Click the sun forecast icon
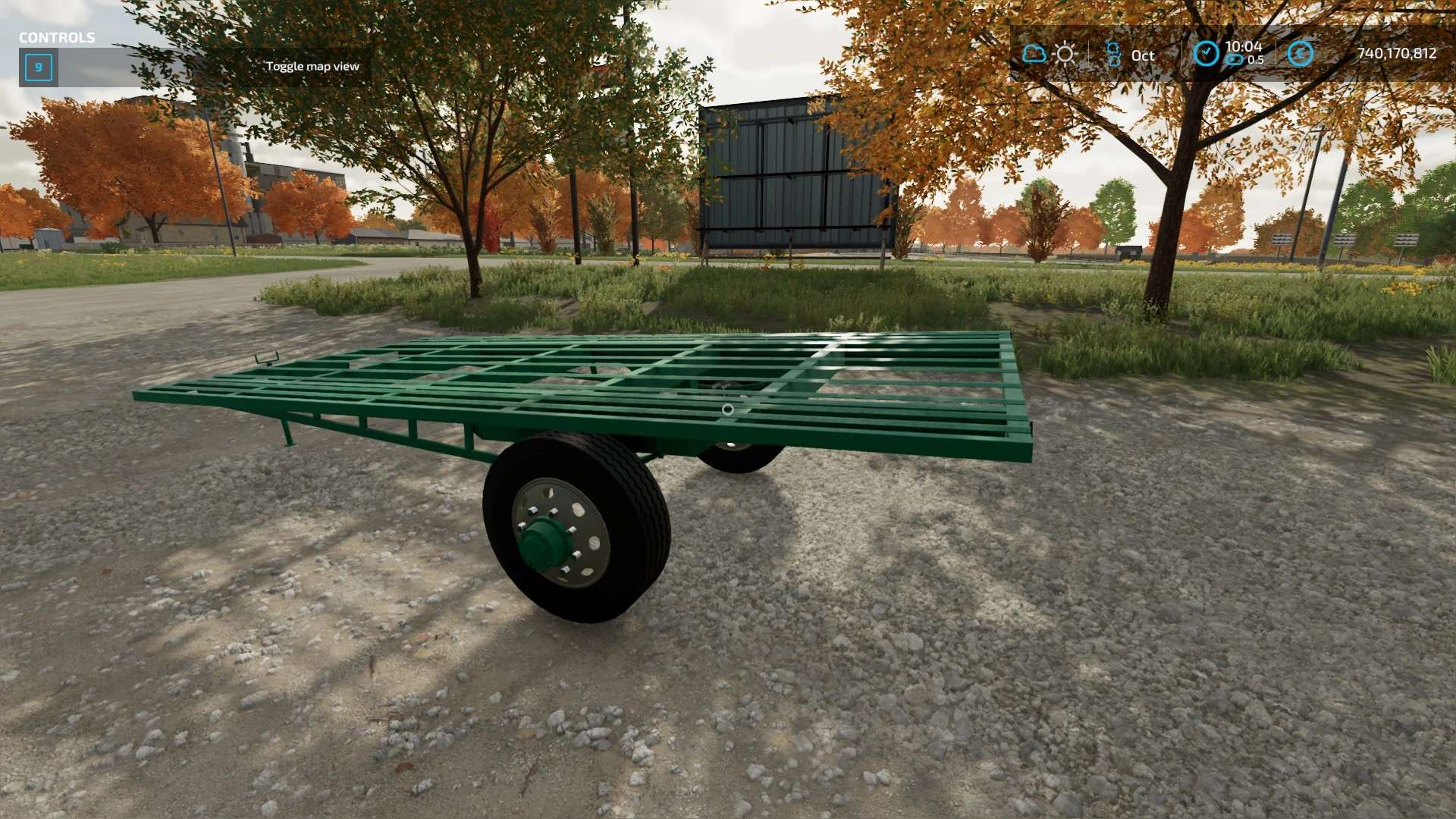Viewport: 1456px width, 819px height. [x=1065, y=54]
